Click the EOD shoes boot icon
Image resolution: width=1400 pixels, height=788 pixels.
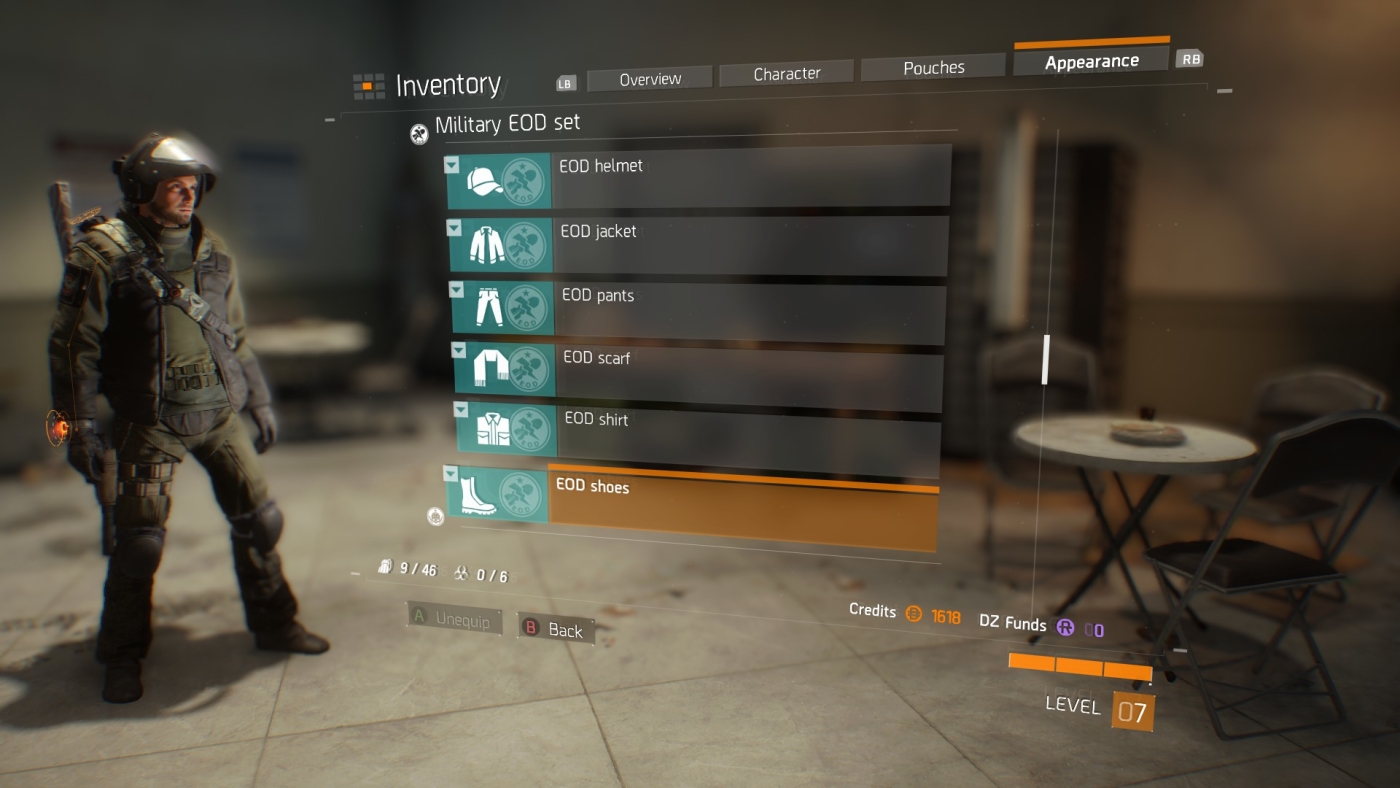(478, 496)
